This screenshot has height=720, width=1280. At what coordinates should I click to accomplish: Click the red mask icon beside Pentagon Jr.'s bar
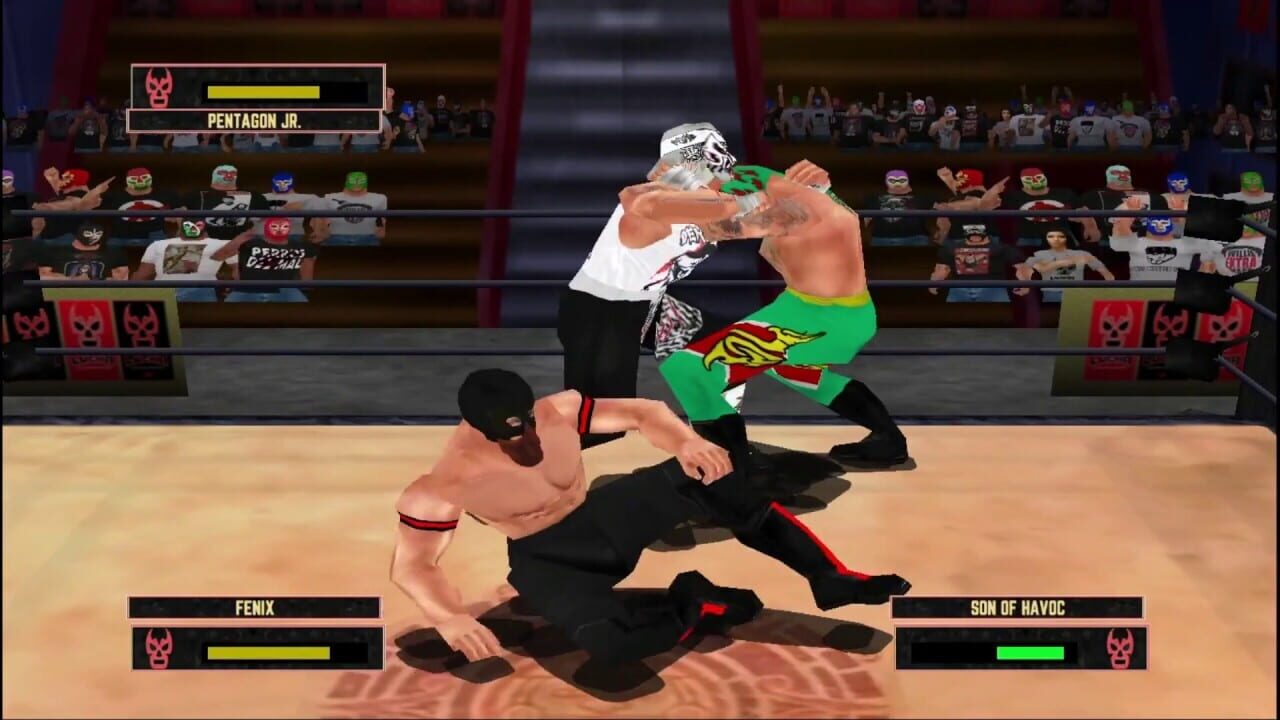158,86
